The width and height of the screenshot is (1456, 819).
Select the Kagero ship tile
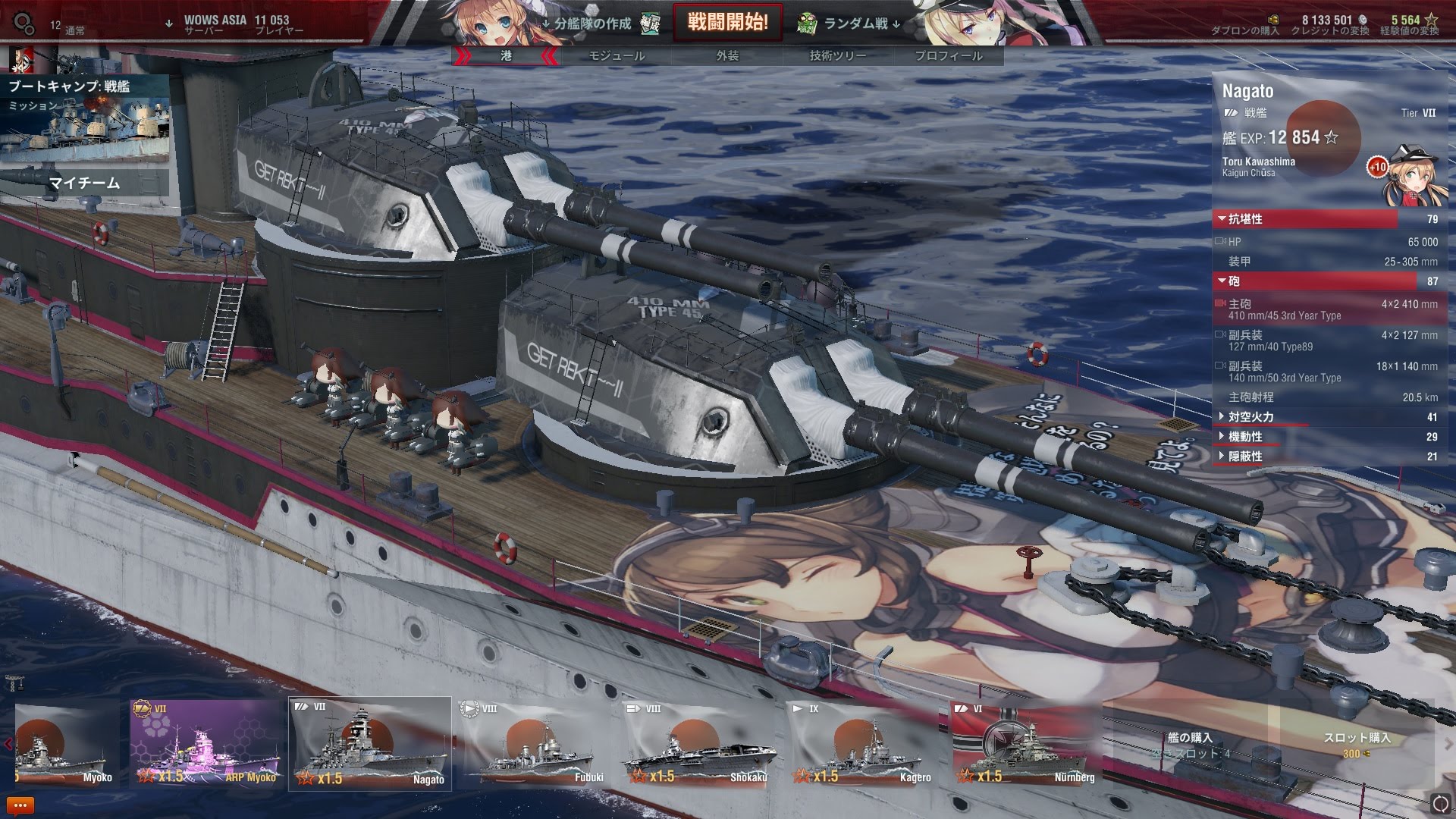(863, 744)
